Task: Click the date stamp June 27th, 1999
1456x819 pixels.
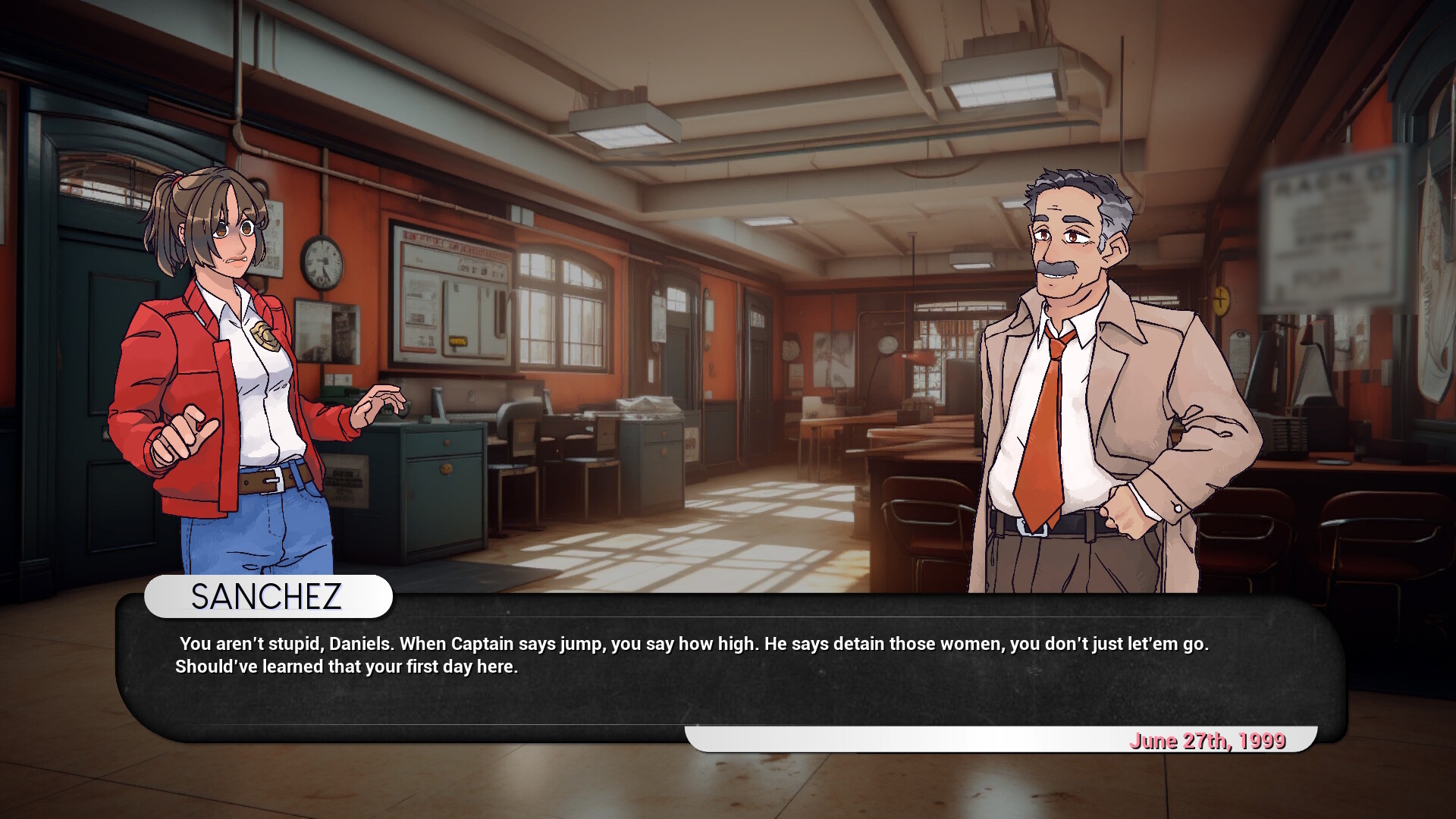Action: 1209,741
